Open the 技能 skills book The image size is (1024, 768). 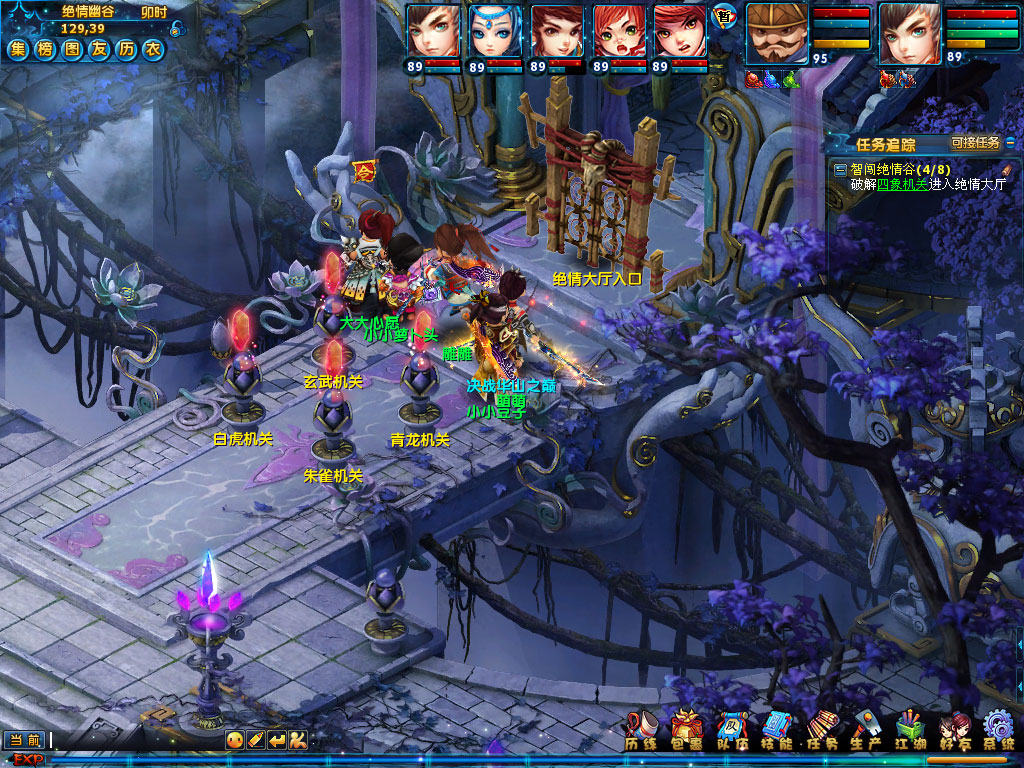tap(776, 729)
